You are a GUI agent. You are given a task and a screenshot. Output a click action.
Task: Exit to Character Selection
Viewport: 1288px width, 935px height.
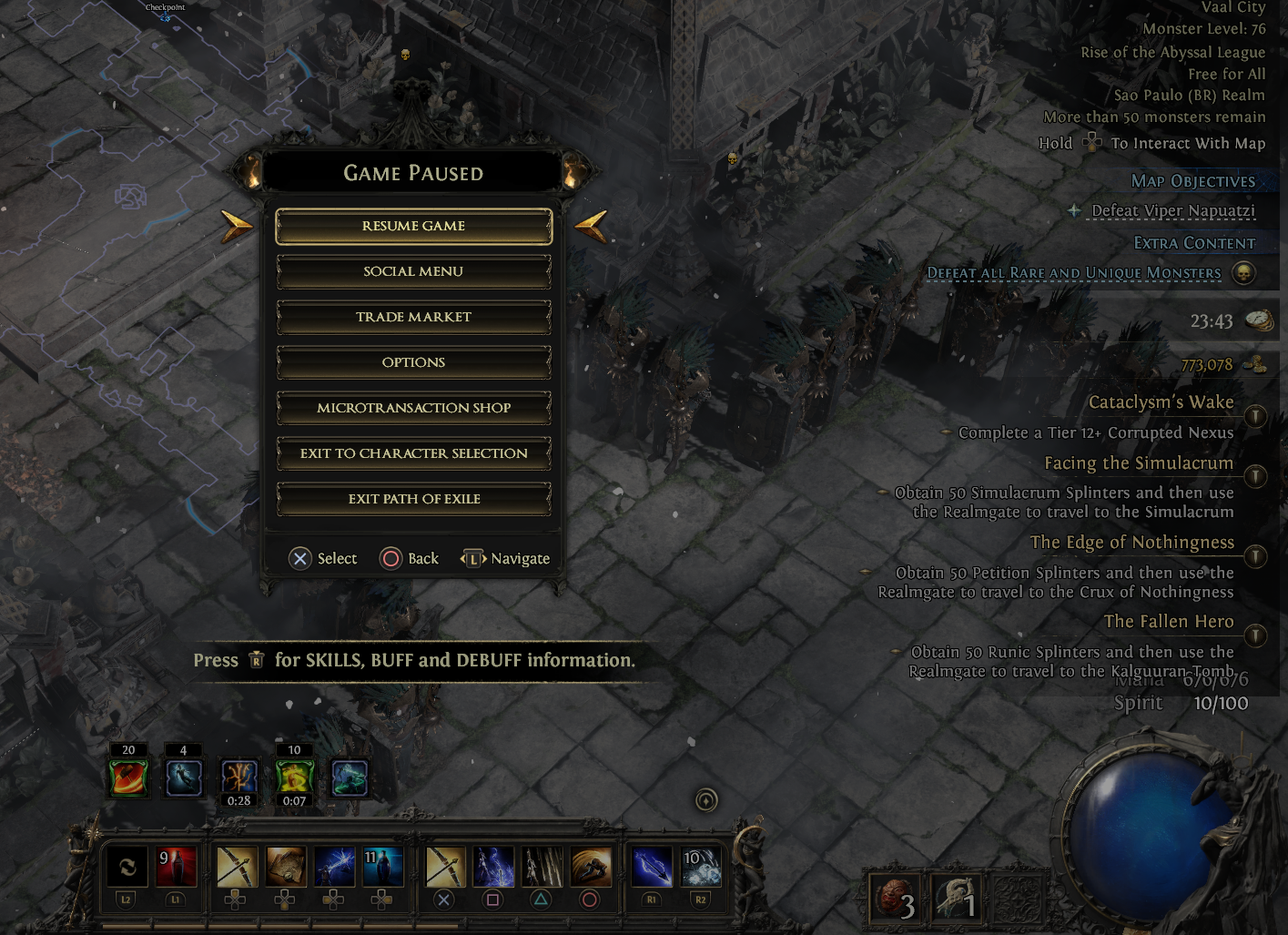[x=413, y=453]
